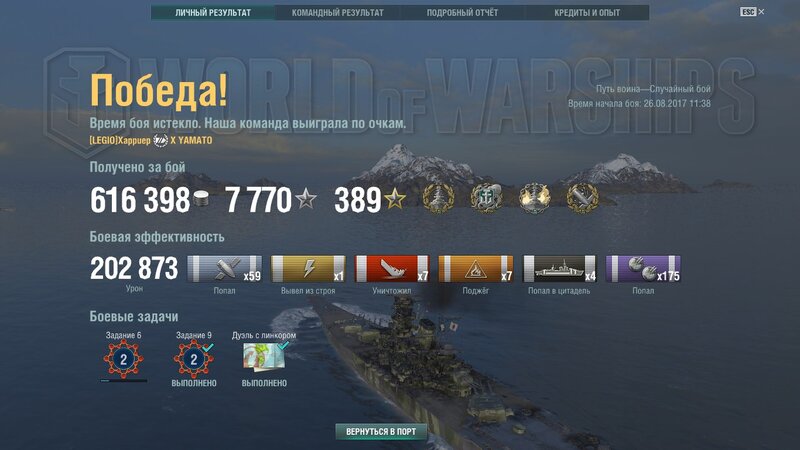This screenshot has width=800, height=450.
Task: Inspect the x59 main battery hits ribbon
Action: pos(226,269)
